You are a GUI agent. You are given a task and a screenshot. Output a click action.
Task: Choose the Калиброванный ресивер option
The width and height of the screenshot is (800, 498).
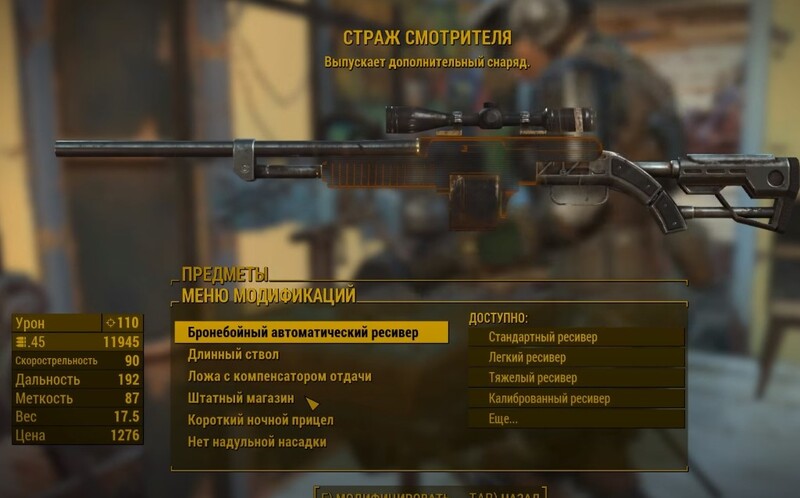tap(549, 399)
